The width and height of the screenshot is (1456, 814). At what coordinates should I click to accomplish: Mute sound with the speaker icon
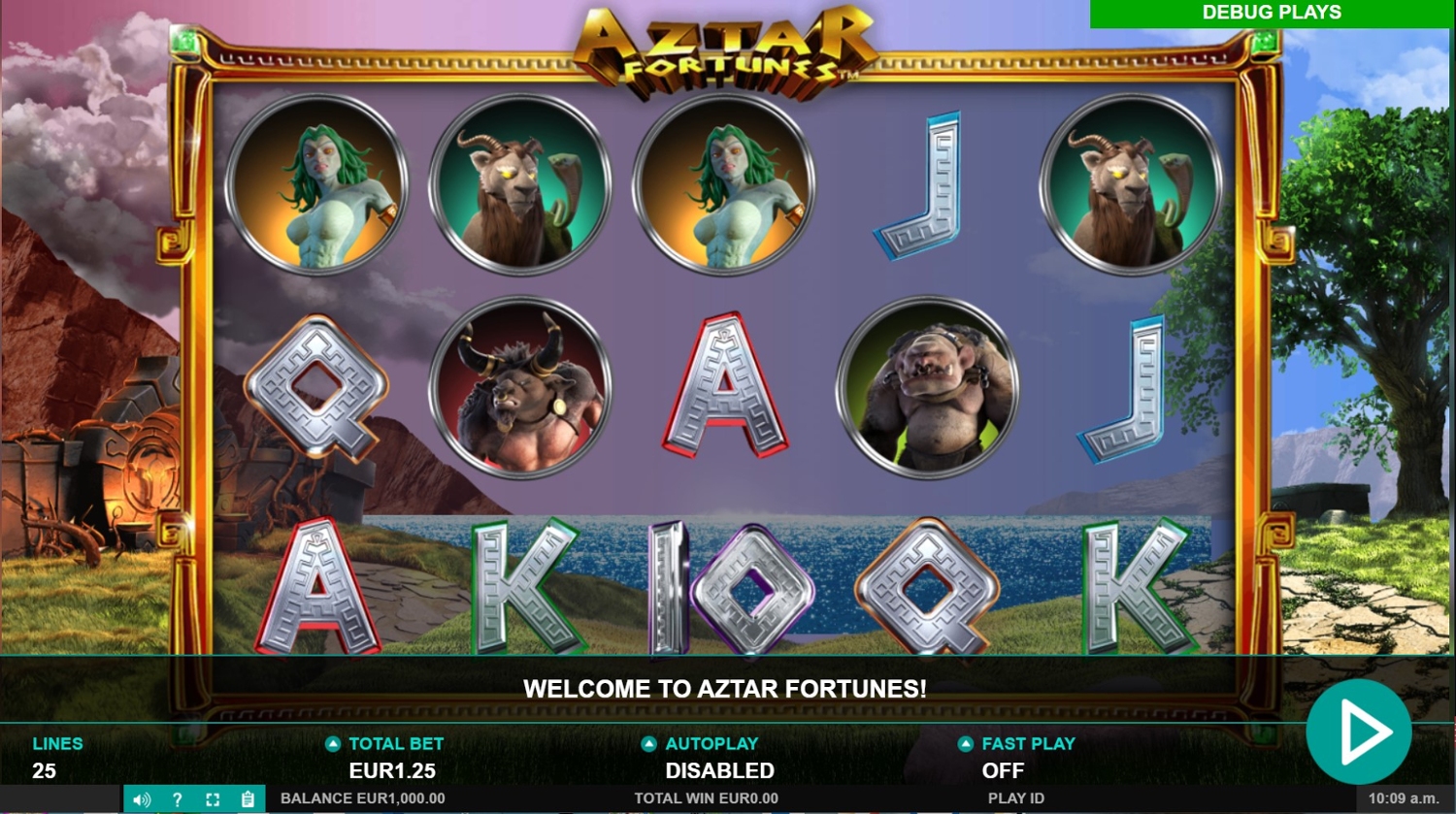pos(142,799)
